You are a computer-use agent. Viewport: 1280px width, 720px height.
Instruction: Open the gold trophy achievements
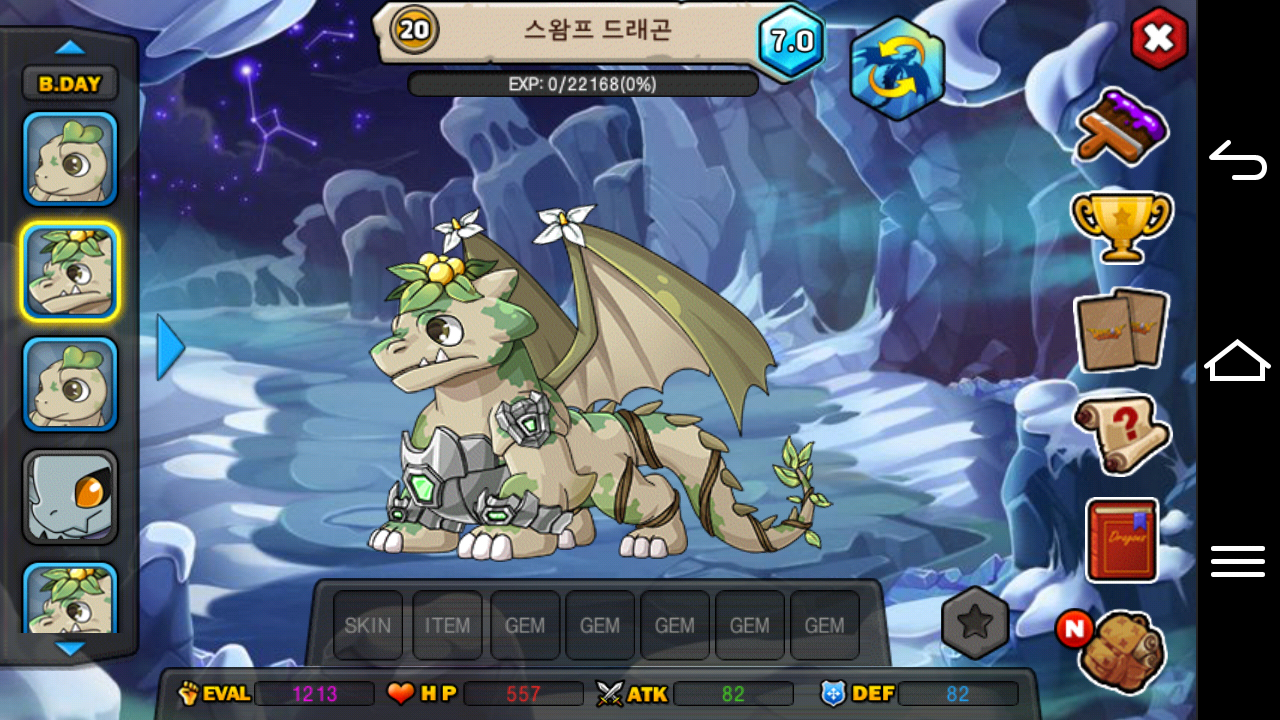(x=1121, y=225)
